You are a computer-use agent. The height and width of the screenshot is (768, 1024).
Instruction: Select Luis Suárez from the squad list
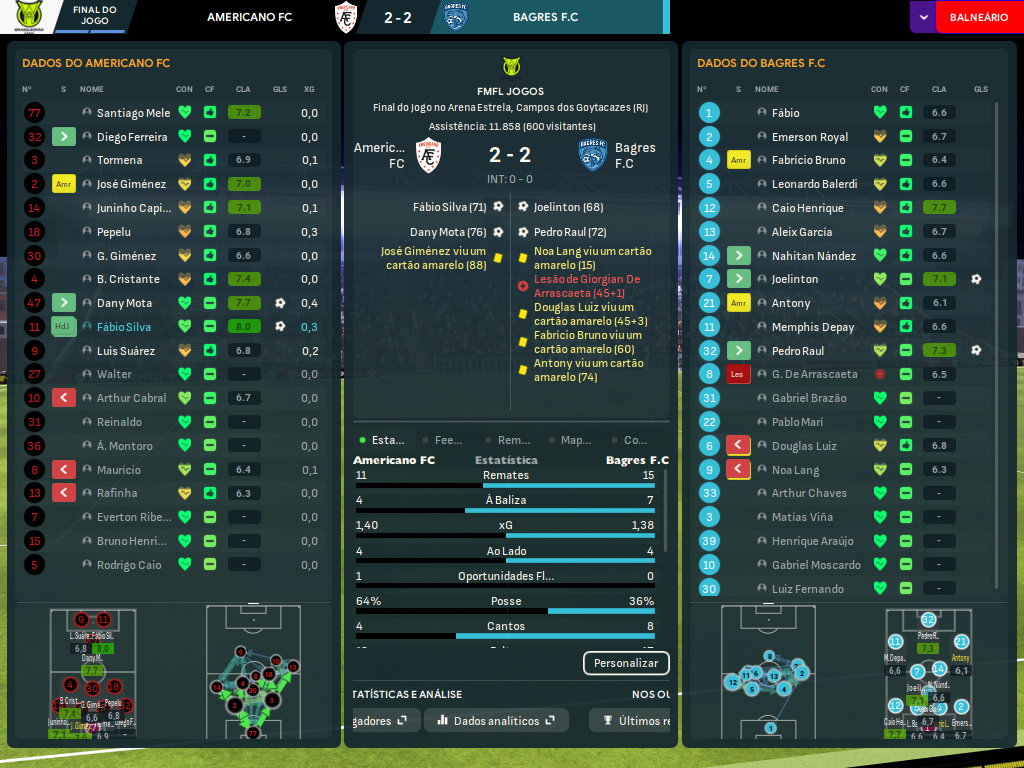[x=126, y=351]
